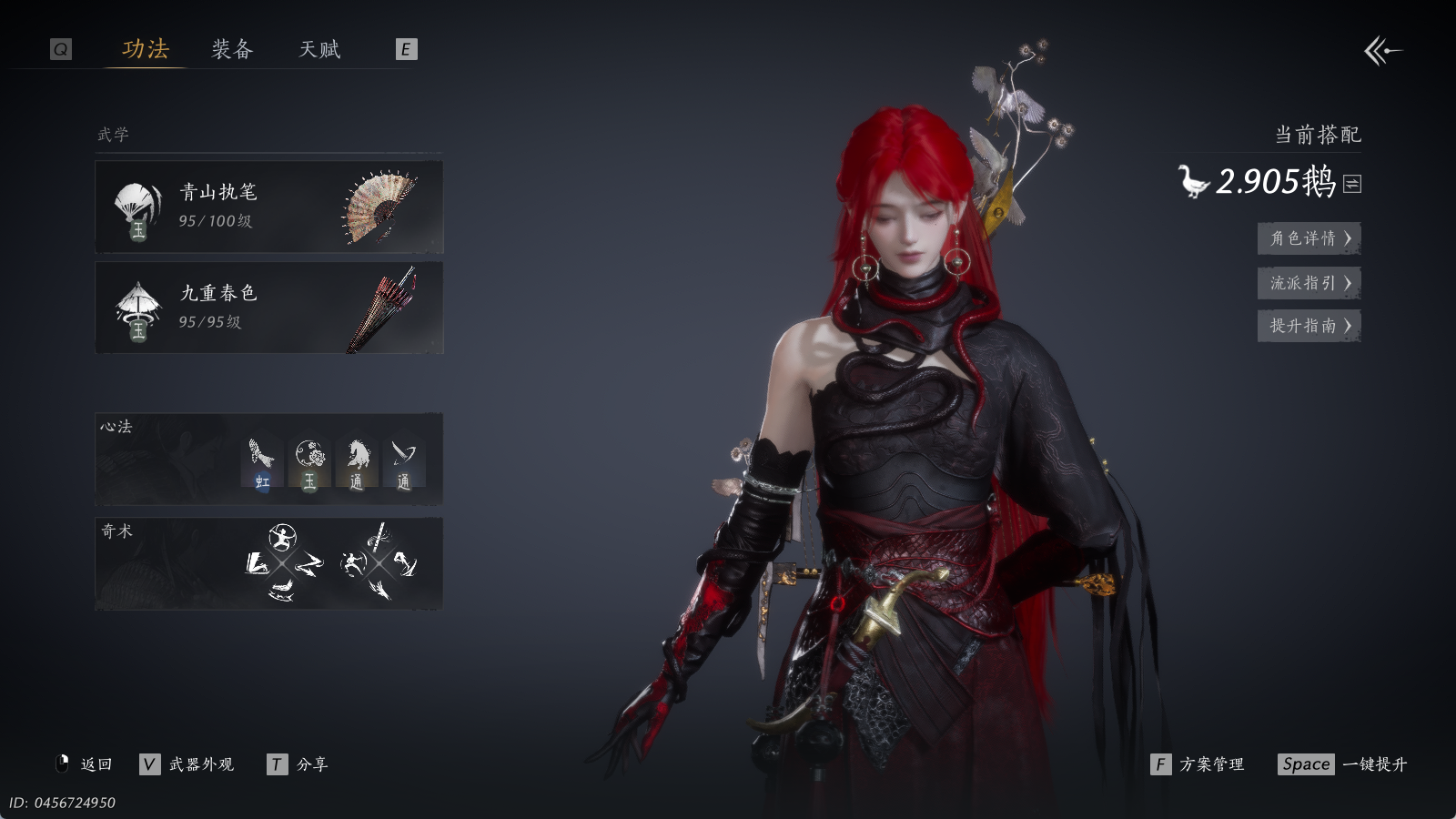Click the 返回 return button
This screenshot has height=819, width=1456.
pyautogui.click(x=85, y=764)
